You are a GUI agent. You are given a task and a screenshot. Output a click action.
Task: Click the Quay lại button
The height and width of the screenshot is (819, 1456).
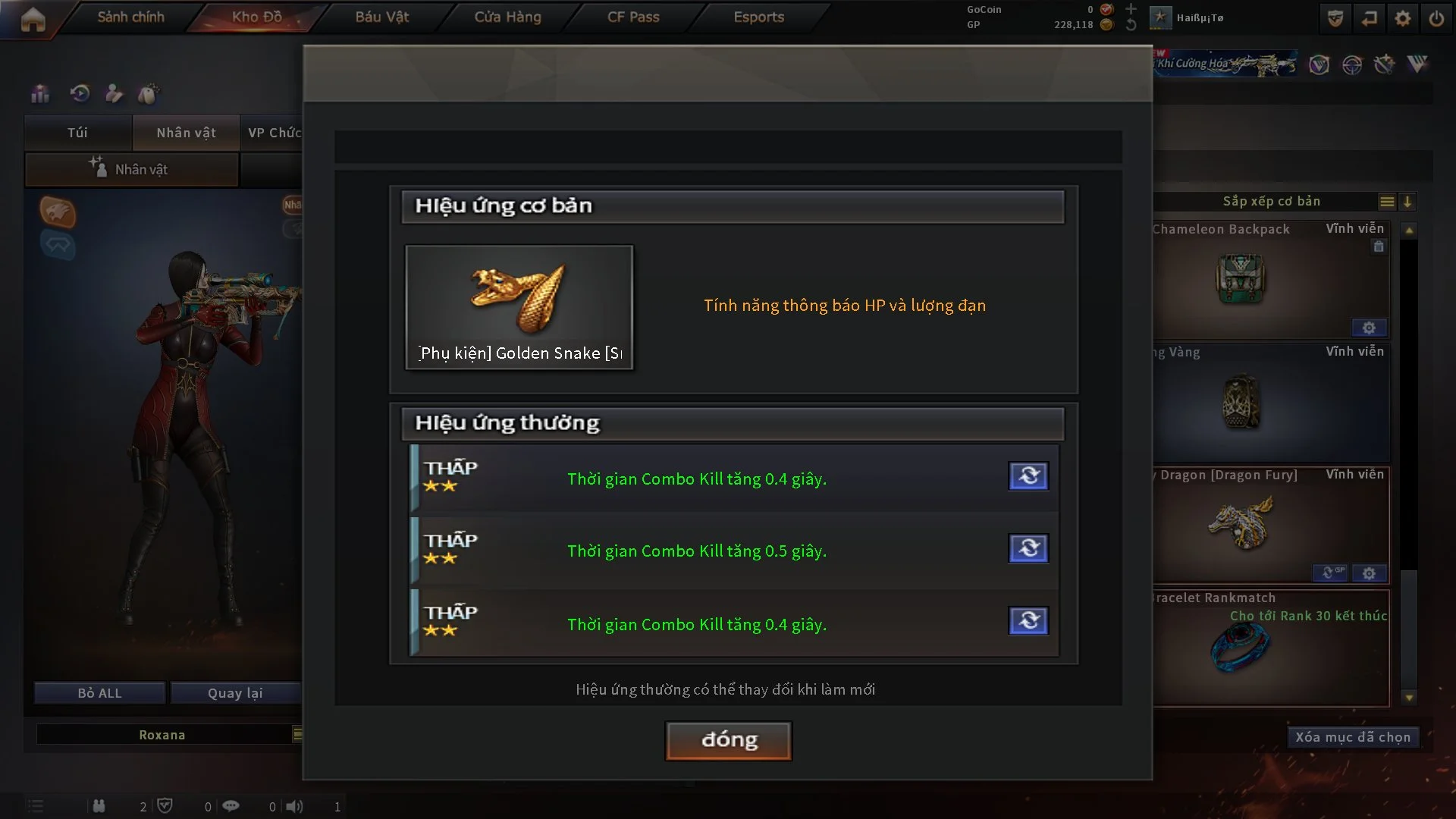[235, 693]
